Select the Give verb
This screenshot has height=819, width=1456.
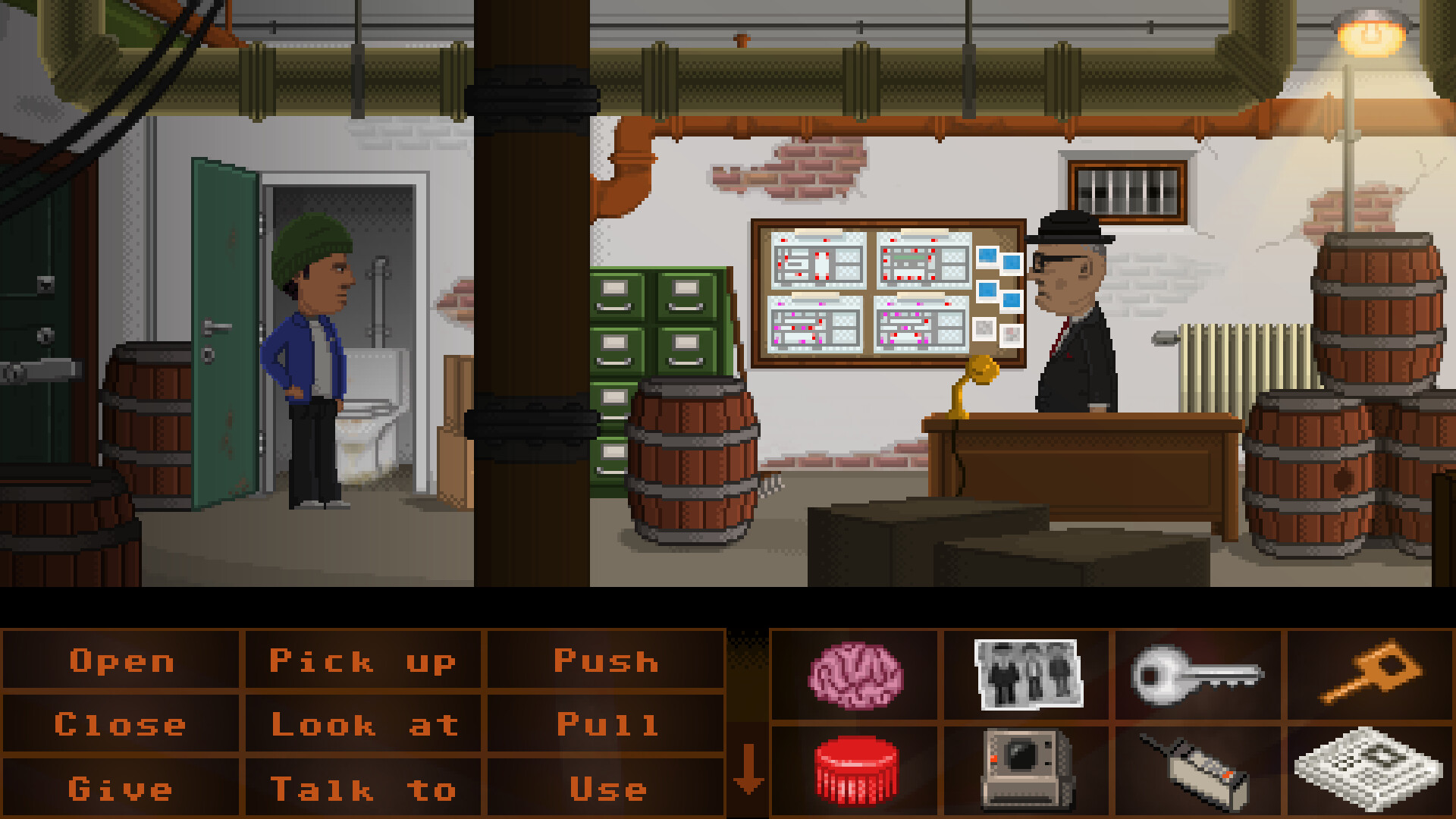pyautogui.click(x=121, y=787)
